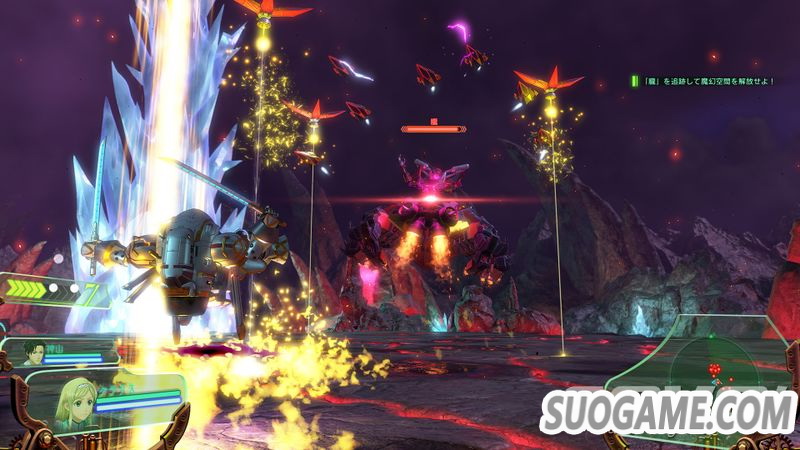Viewport: 800px width, 450px height.
Task: Click the green mission objective text
Action: tap(712, 80)
